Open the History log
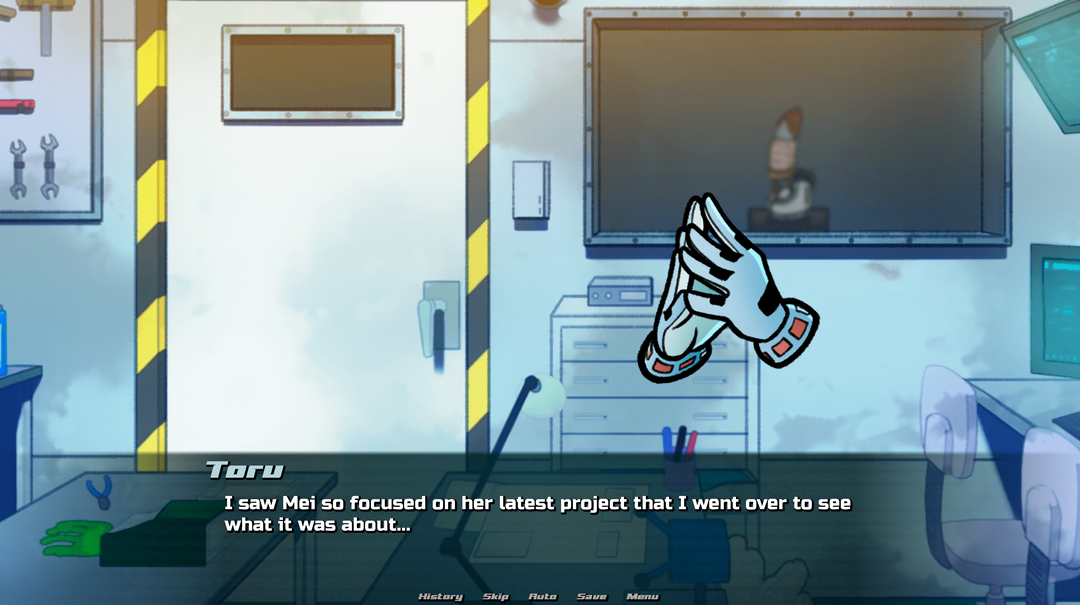Viewport: 1080px width, 605px height. (x=440, y=597)
